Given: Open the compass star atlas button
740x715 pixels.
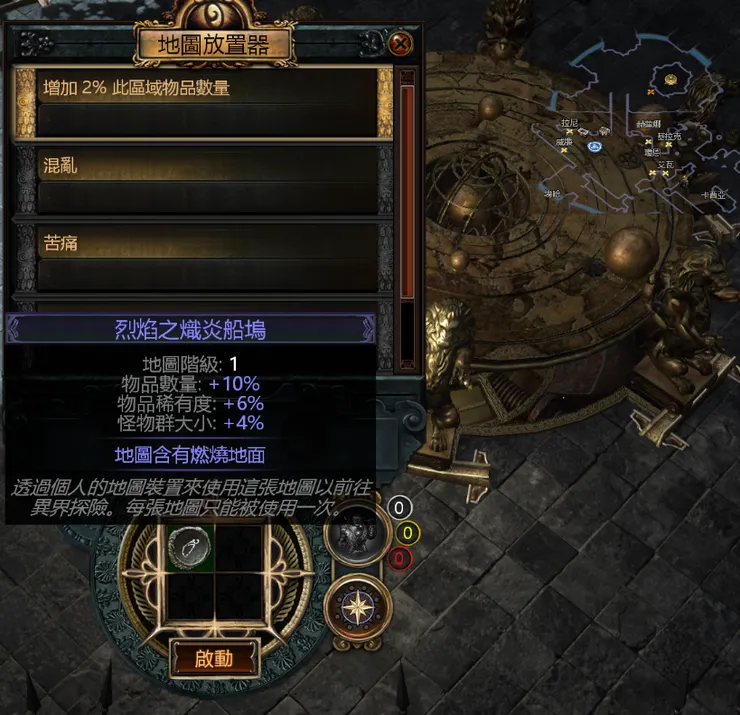Looking at the screenshot, I should [357, 608].
